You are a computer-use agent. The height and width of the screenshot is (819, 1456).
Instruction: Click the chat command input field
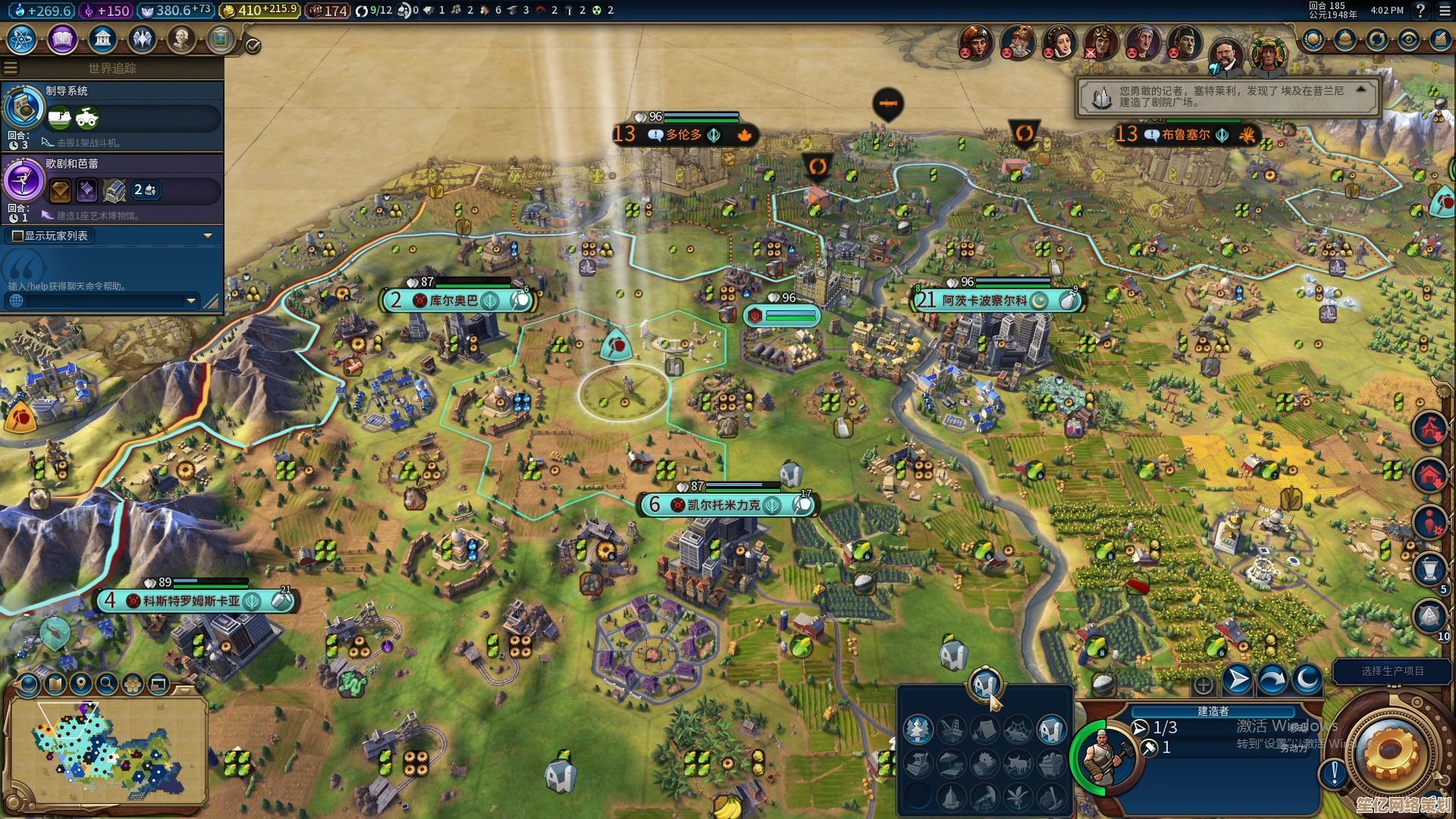(99, 301)
